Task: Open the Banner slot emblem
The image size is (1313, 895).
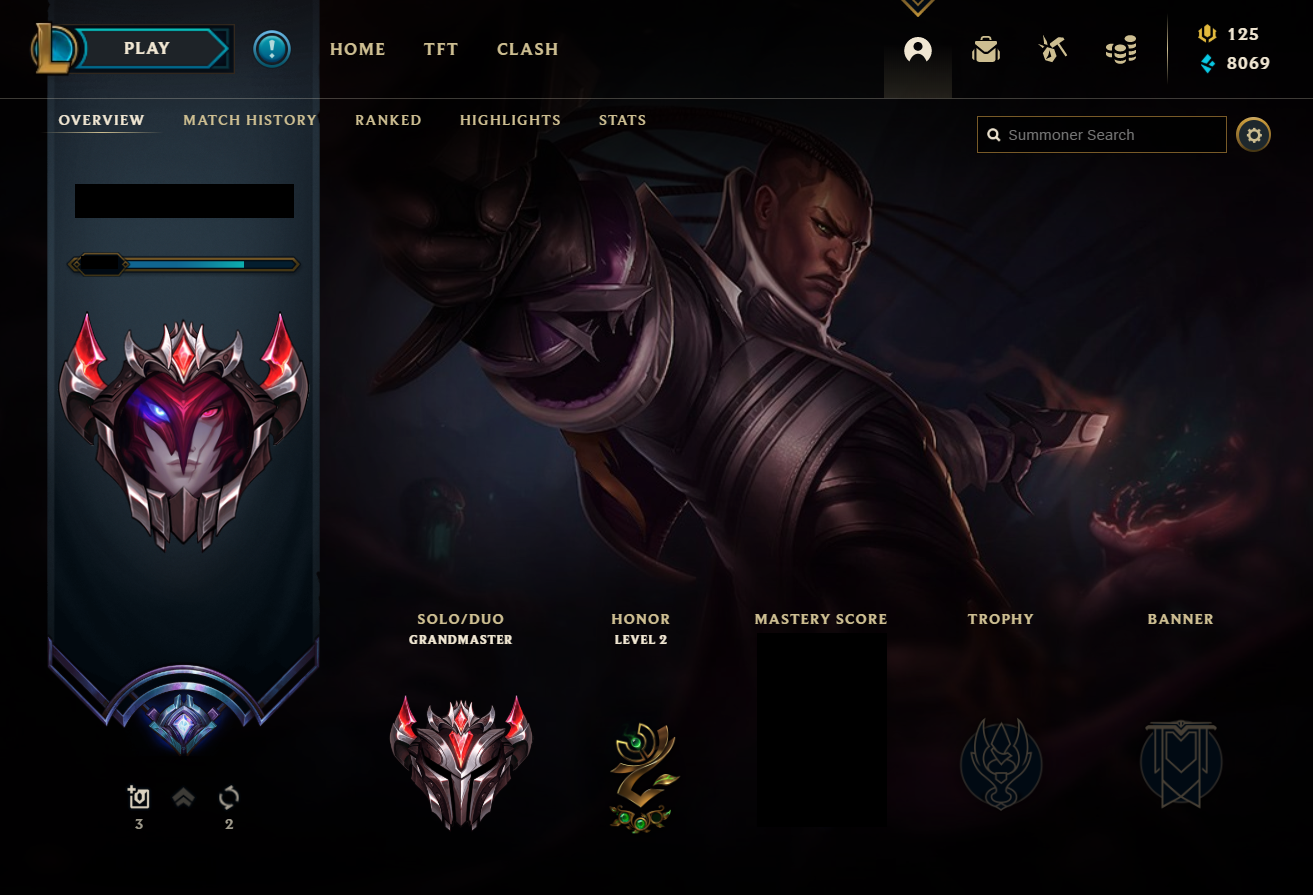Action: [x=1181, y=764]
